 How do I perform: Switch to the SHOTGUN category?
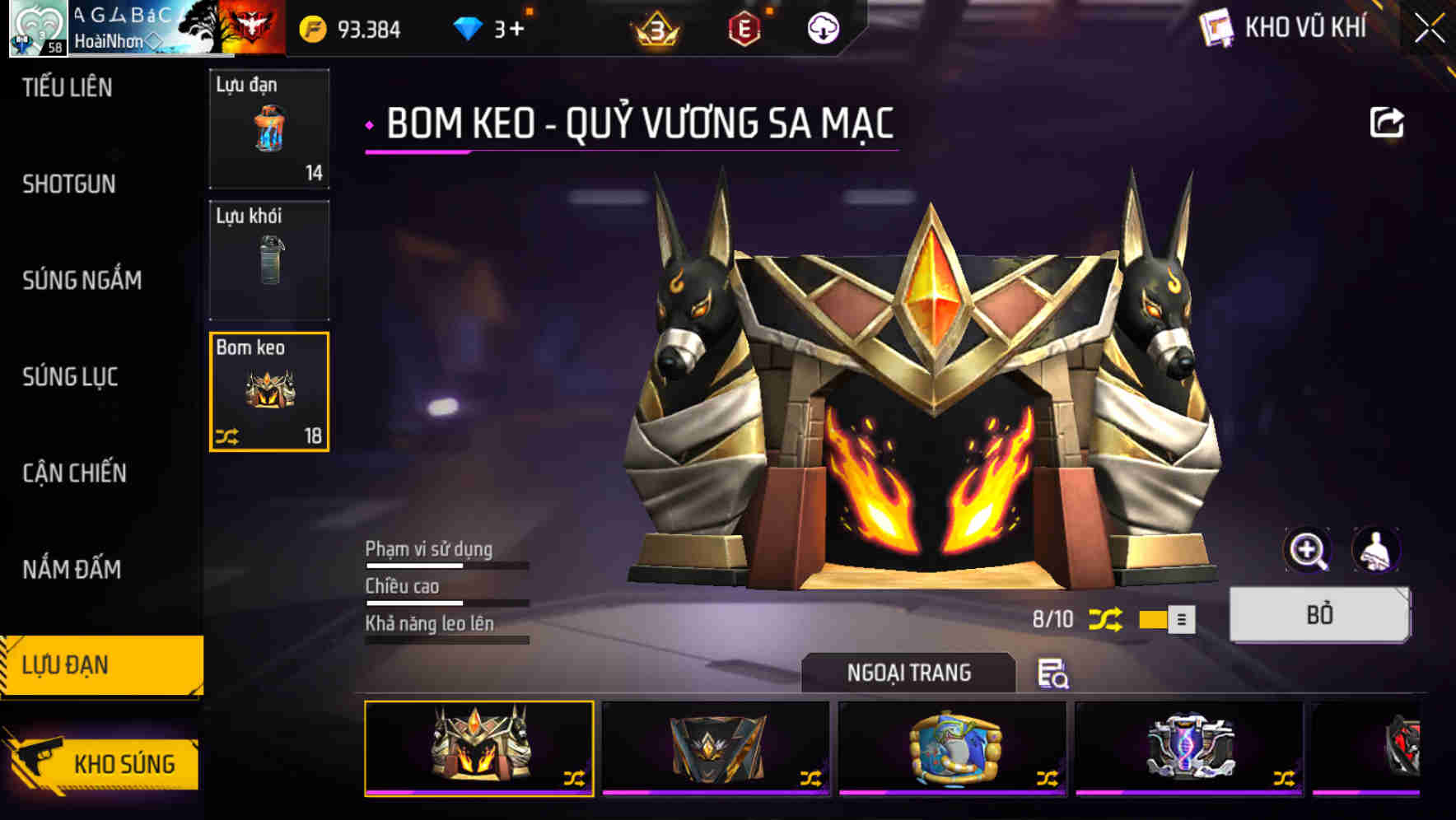[x=69, y=184]
